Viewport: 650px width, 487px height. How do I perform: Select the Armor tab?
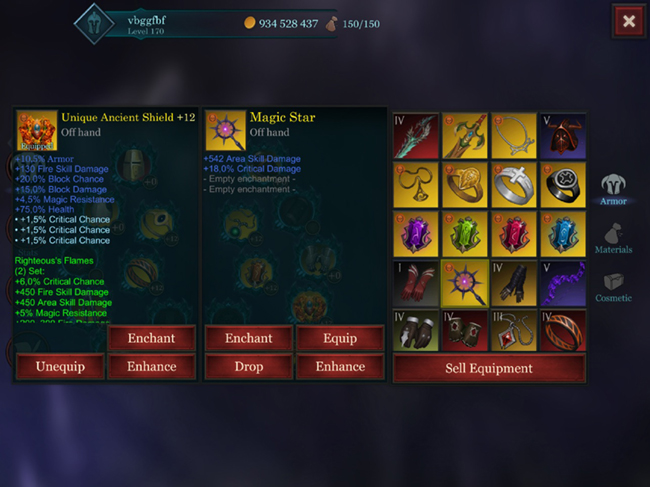[614, 189]
